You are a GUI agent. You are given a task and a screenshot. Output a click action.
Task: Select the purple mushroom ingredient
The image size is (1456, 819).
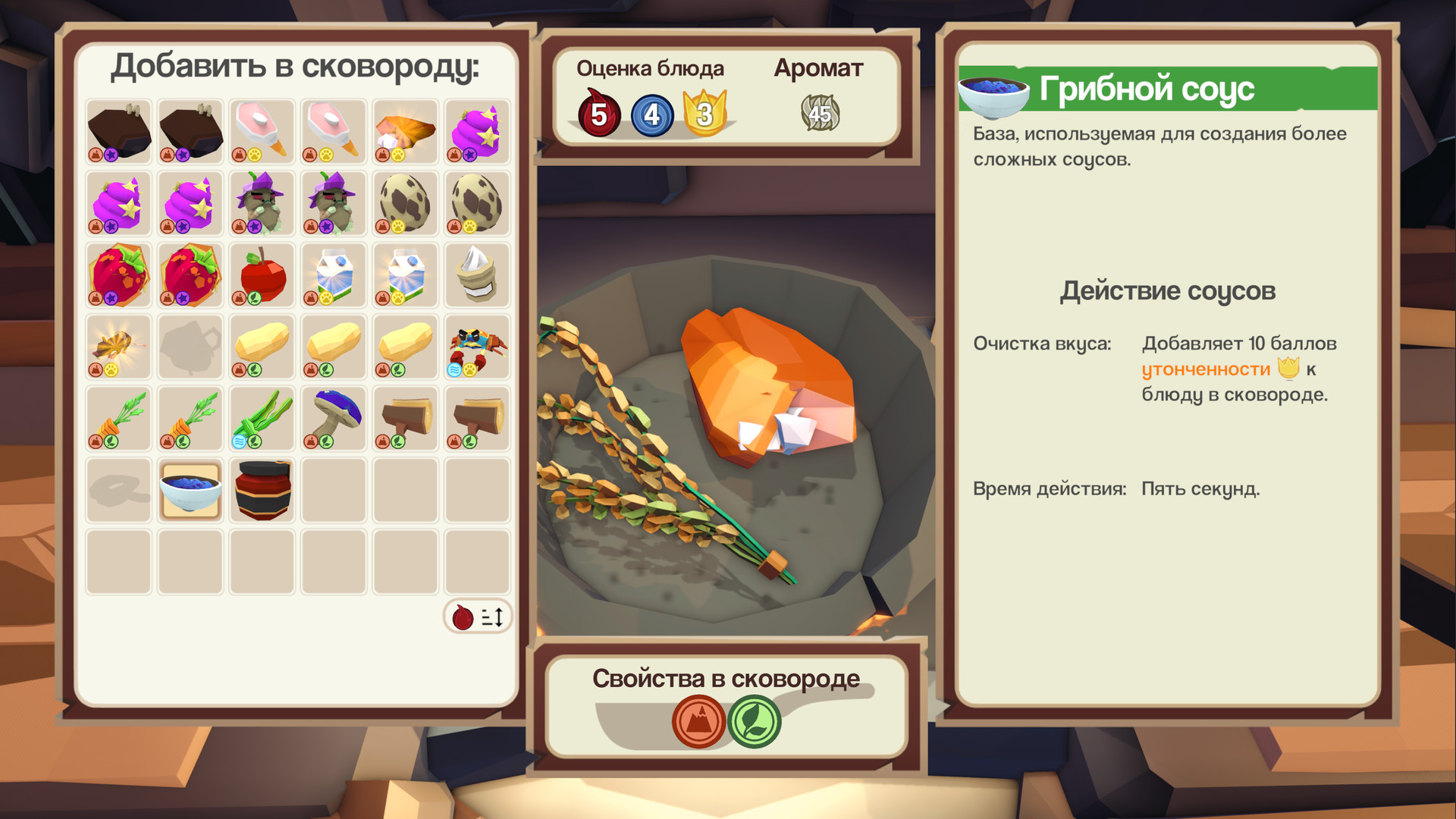[x=332, y=418]
